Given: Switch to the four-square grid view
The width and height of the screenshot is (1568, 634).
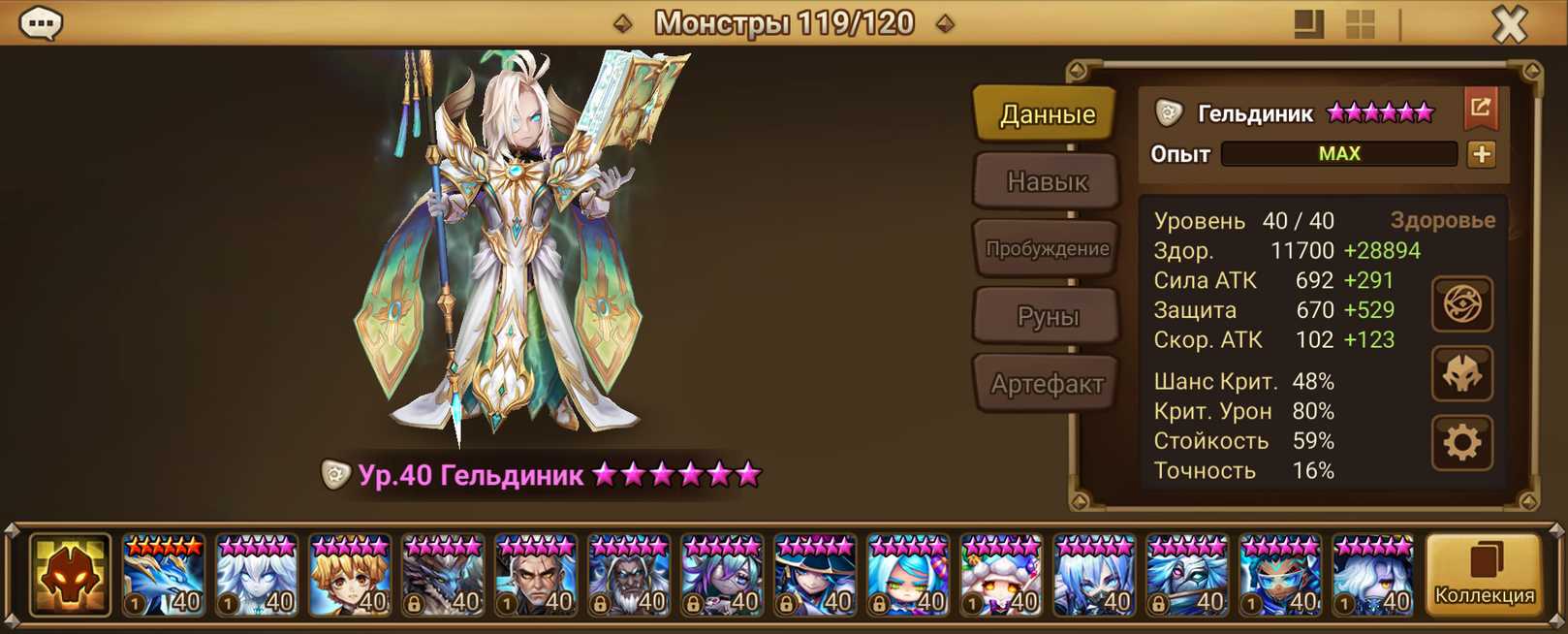Looking at the screenshot, I should coord(1360,24).
